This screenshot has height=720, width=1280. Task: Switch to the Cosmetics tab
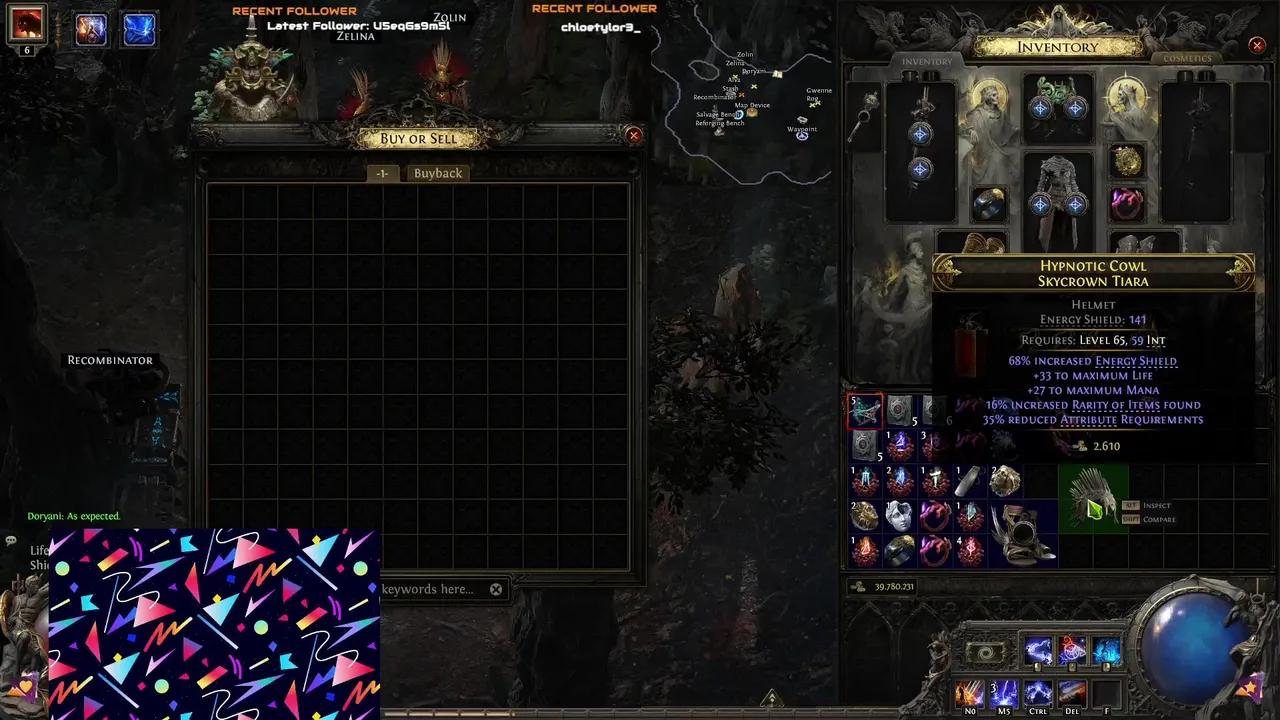point(1186,58)
